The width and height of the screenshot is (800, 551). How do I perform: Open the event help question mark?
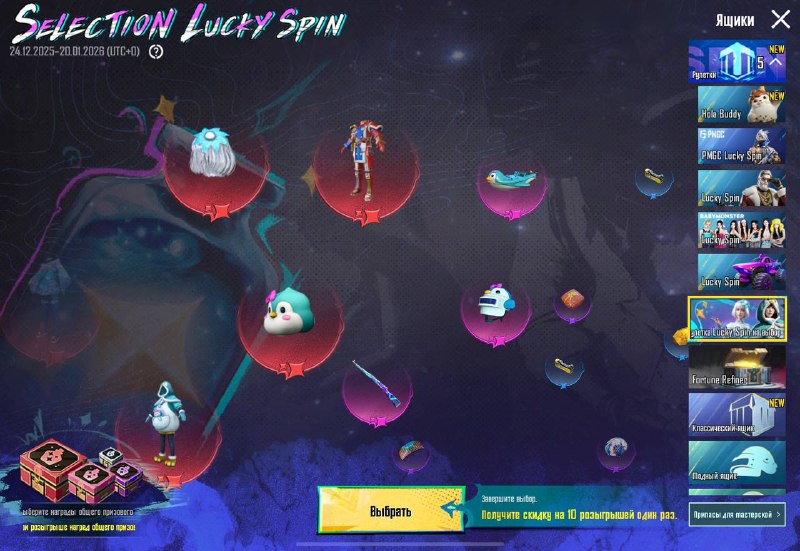click(x=156, y=51)
